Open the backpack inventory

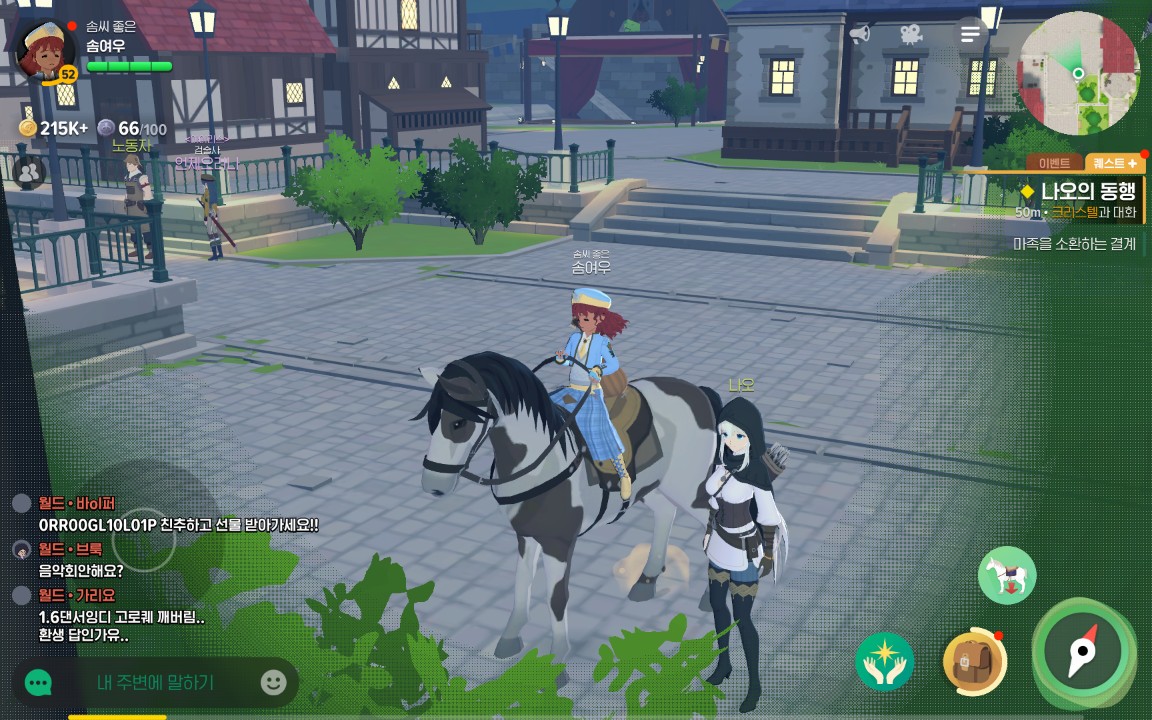[x=974, y=662]
